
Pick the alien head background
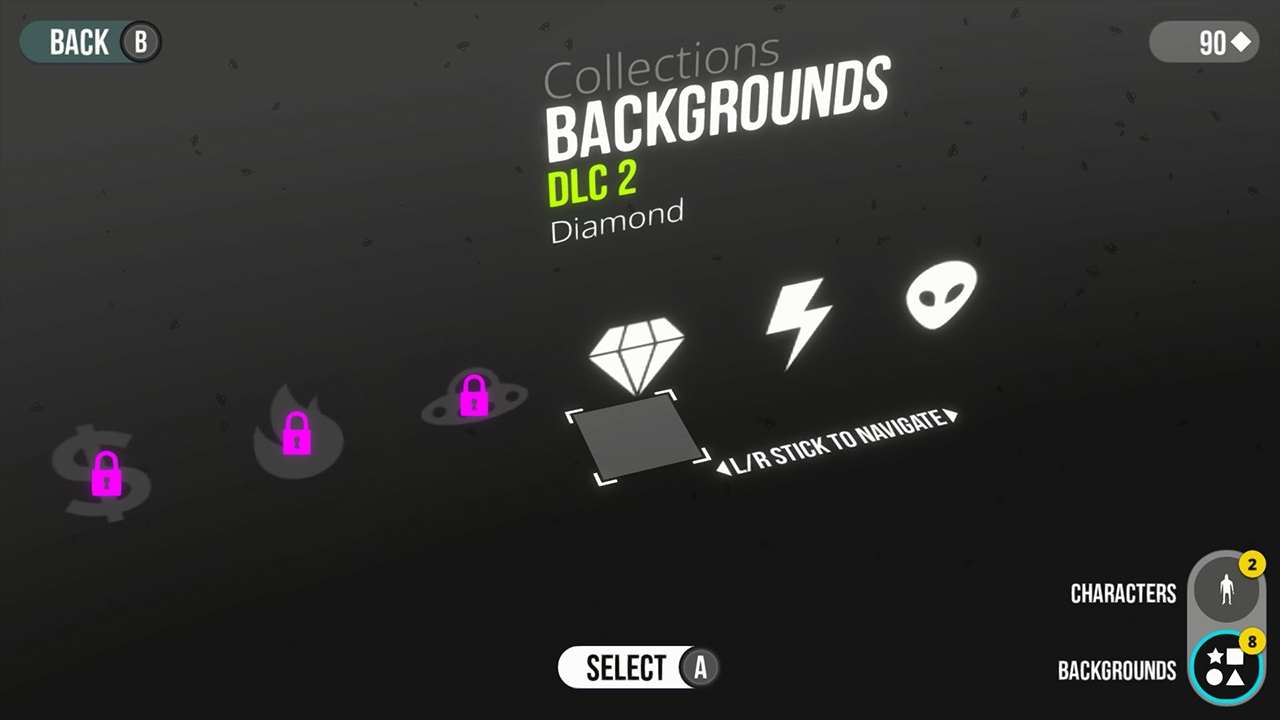941,293
